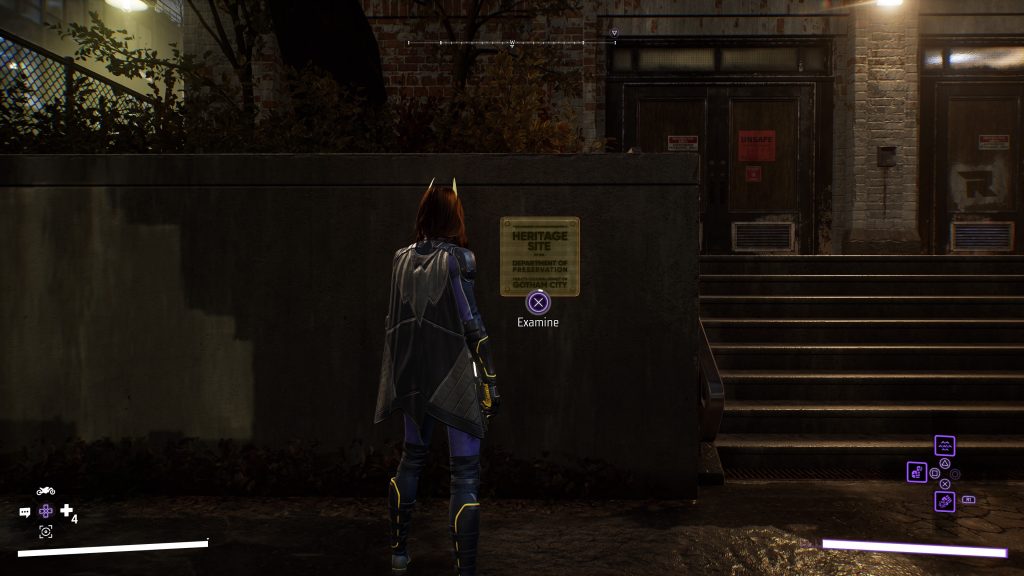The width and height of the screenshot is (1024, 576).
Task: Activate the AR scan reticle icon
Action: tap(45, 531)
